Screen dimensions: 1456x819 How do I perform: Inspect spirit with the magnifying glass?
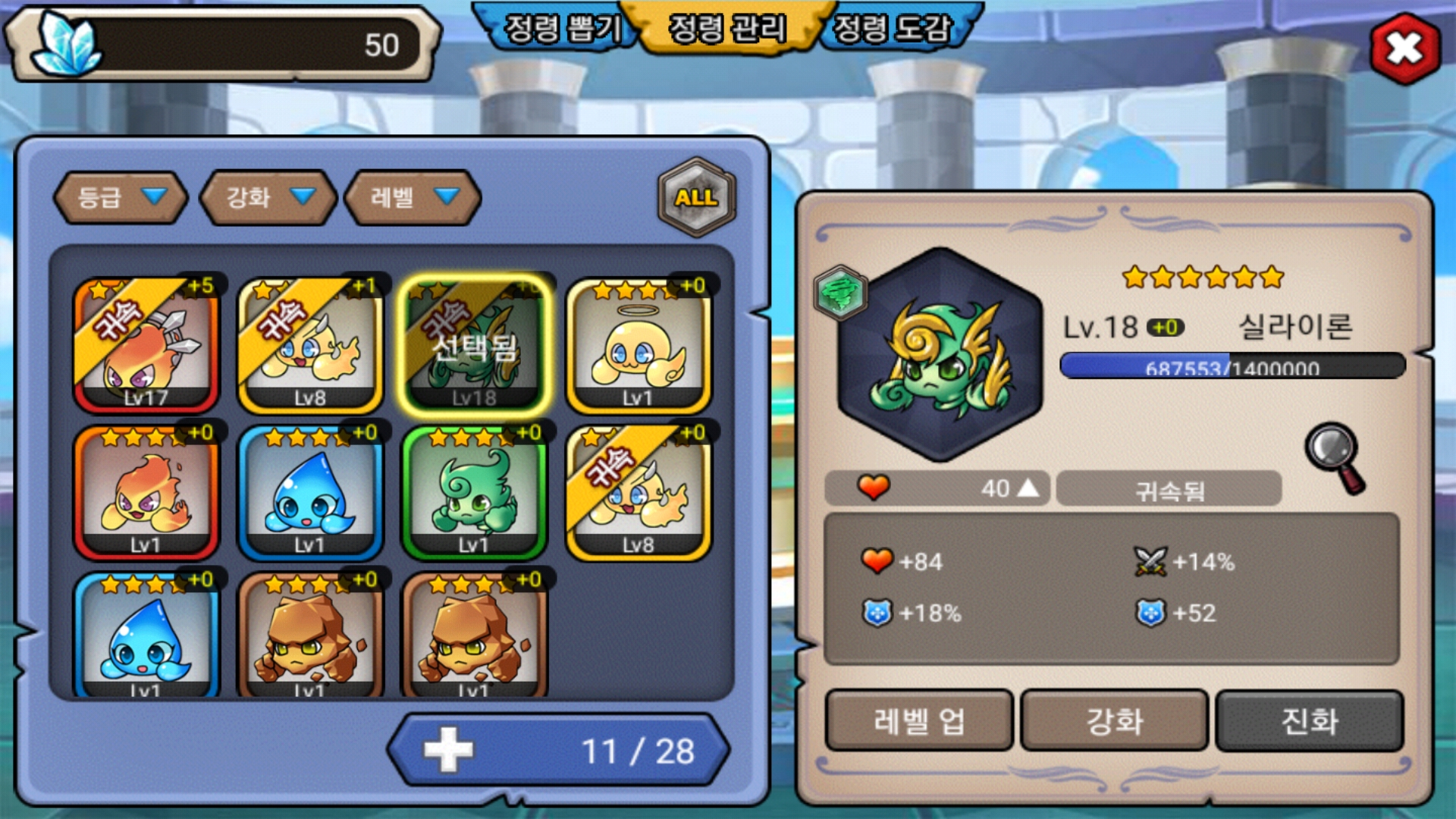1335,457
